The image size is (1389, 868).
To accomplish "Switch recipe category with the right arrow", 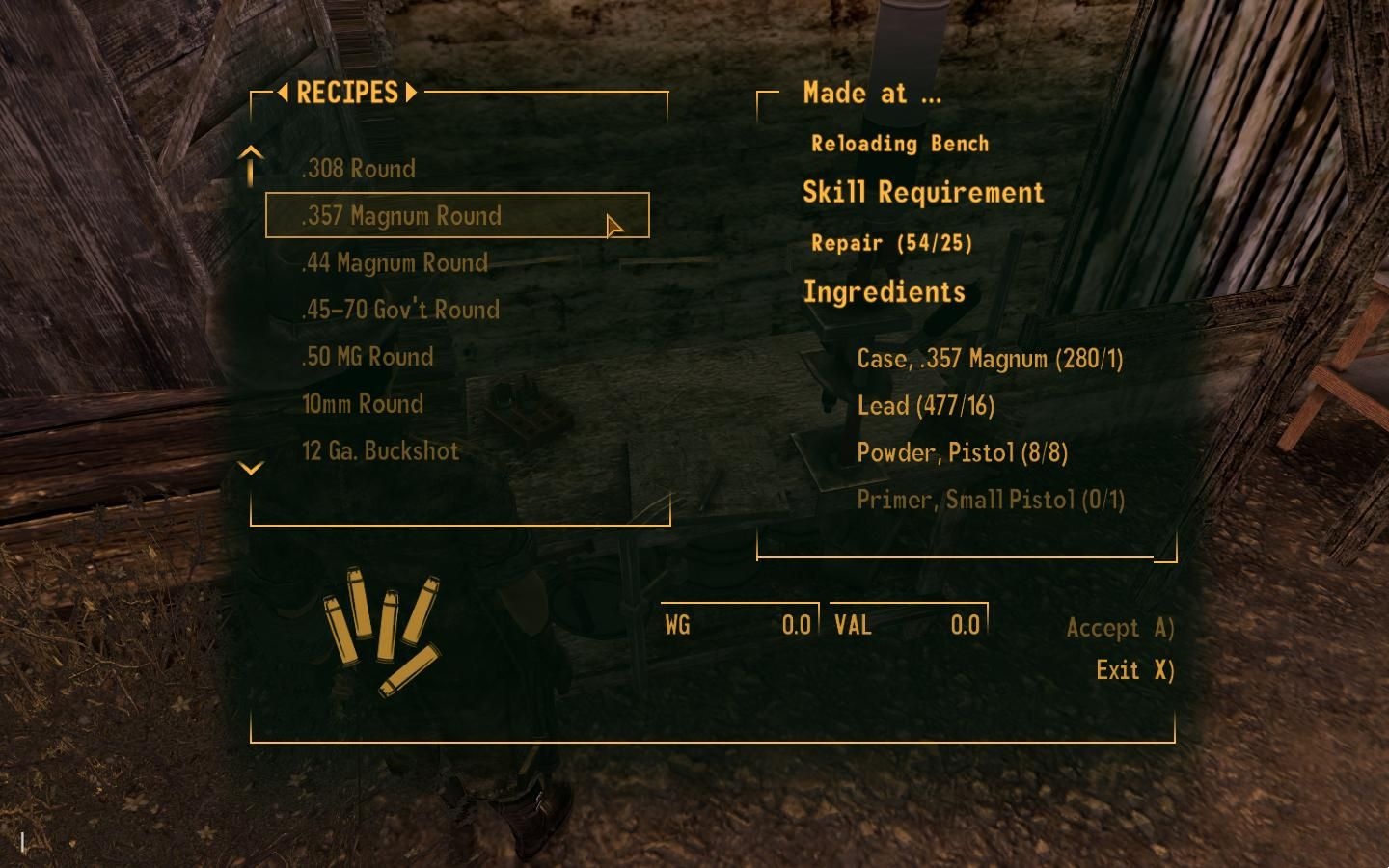I will click(x=412, y=93).
